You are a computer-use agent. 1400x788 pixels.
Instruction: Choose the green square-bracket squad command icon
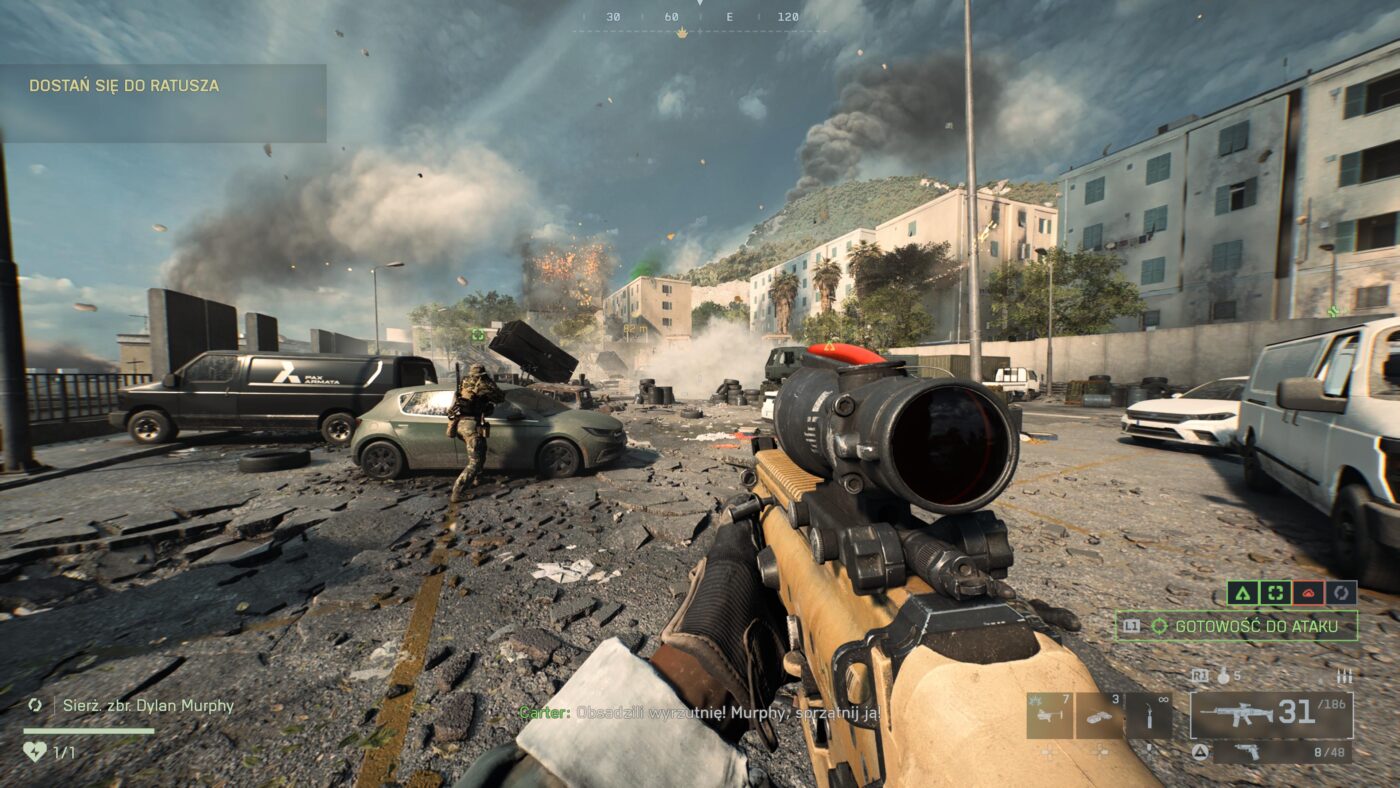tap(1275, 593)
